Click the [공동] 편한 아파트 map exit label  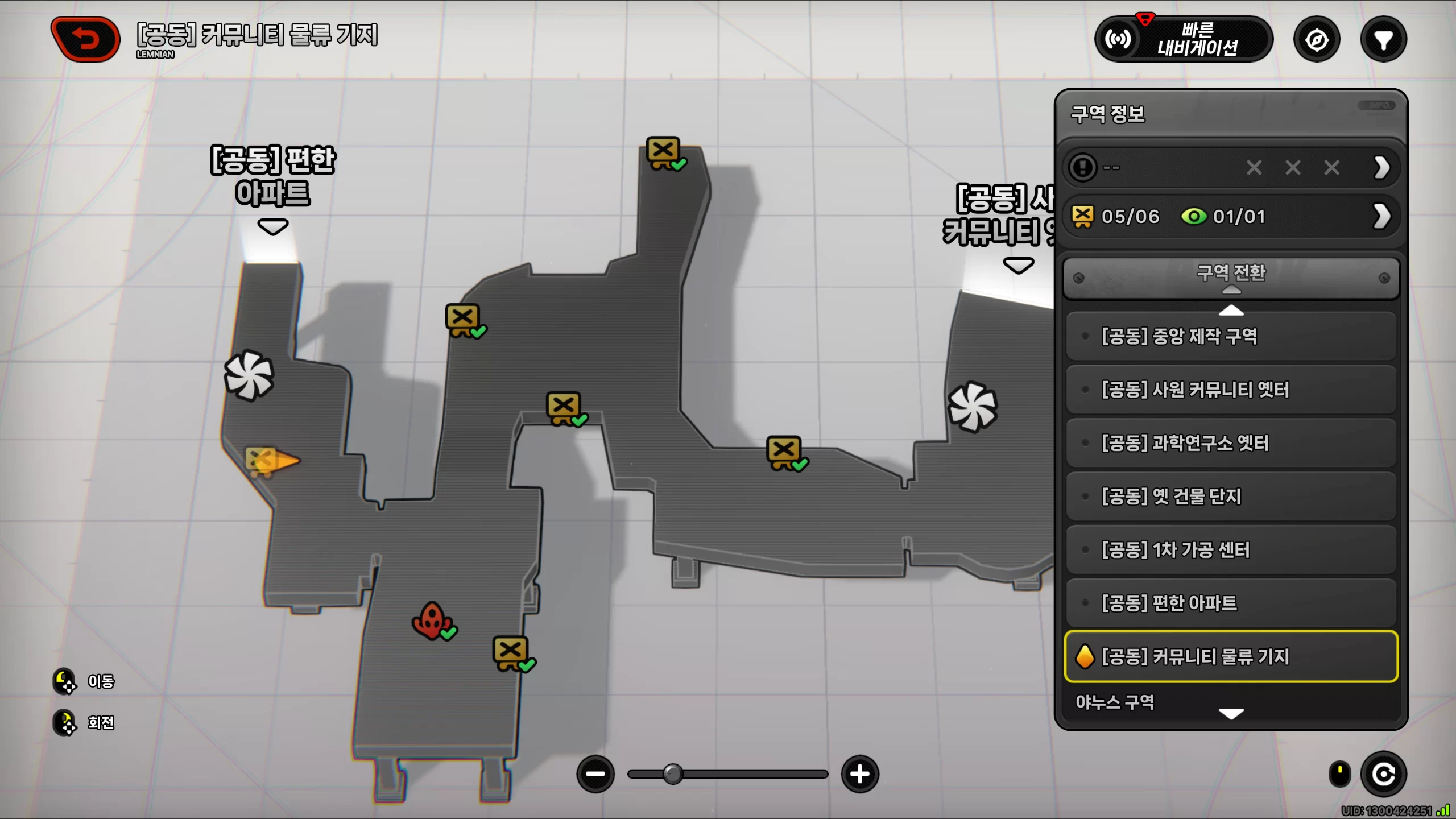pos(273,176)
